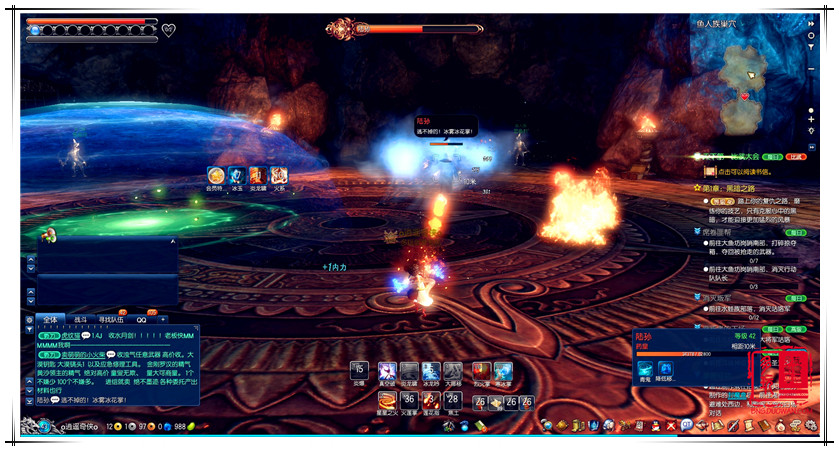
Task: Open the 战斗 chat tab
Action: pyautogui.click(x=80, y=319)
